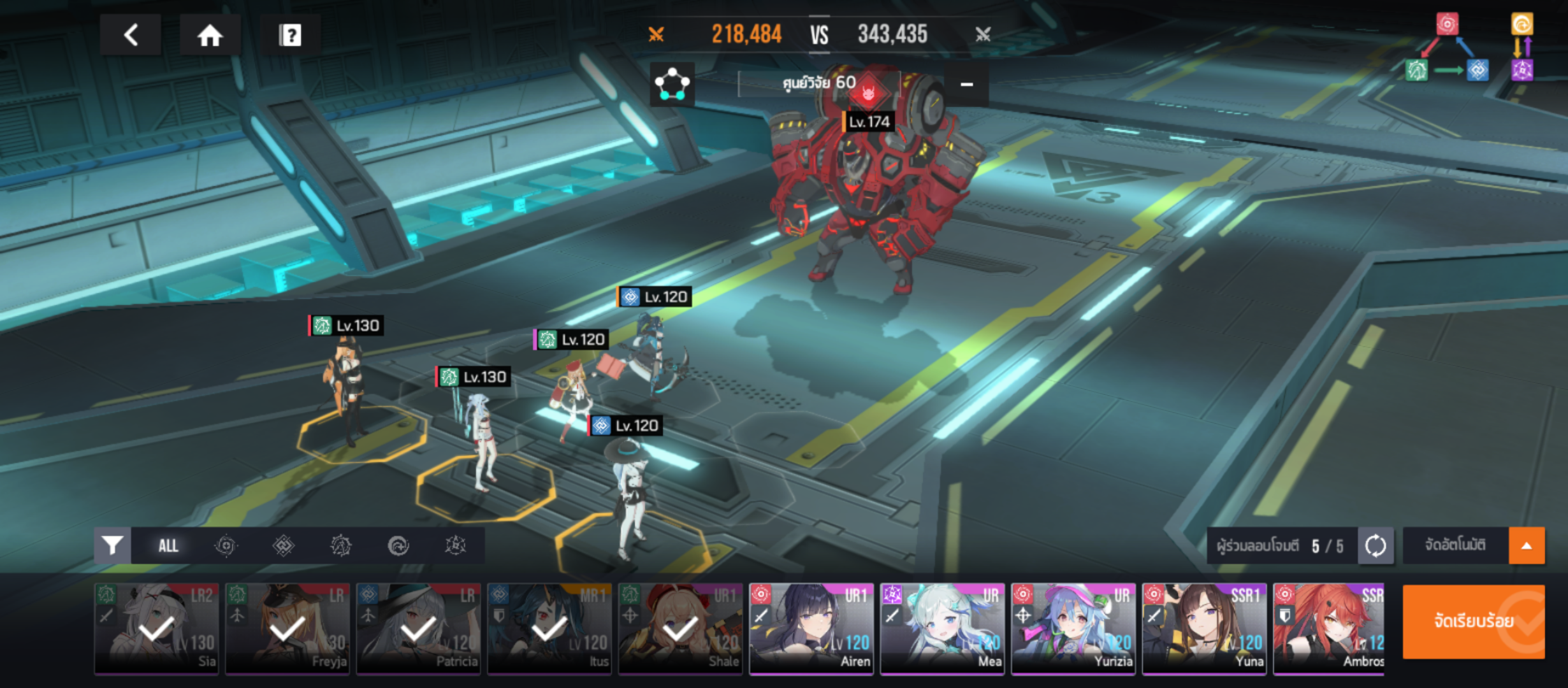Toggle the Itus character card
This screenshot has width=1568, height=688.
[549, 628]
